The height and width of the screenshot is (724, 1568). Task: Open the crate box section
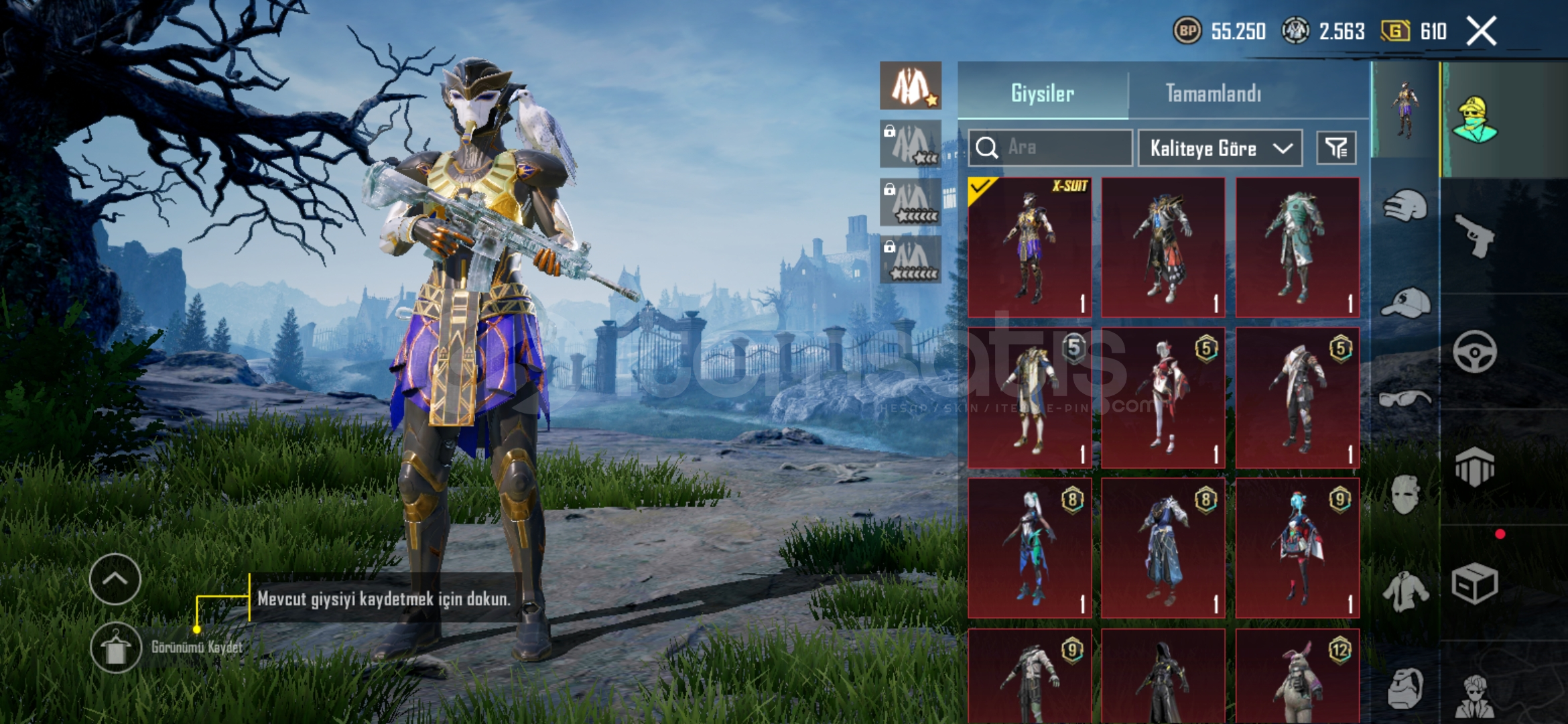tap(1474, 584)
